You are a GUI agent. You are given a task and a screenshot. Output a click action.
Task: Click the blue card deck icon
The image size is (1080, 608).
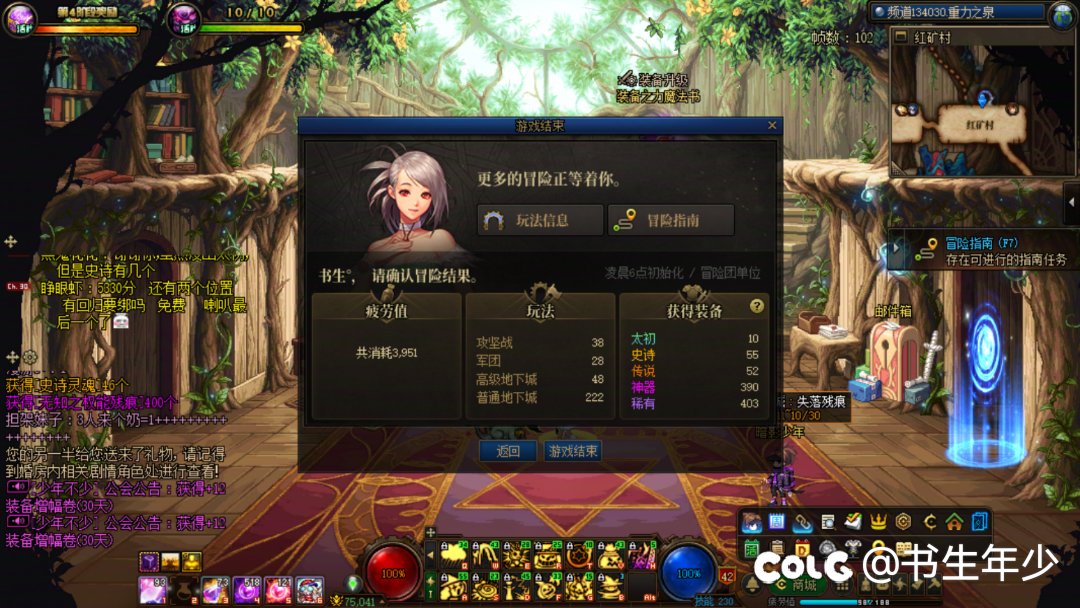pyautogui.click(x=980, y=521)
